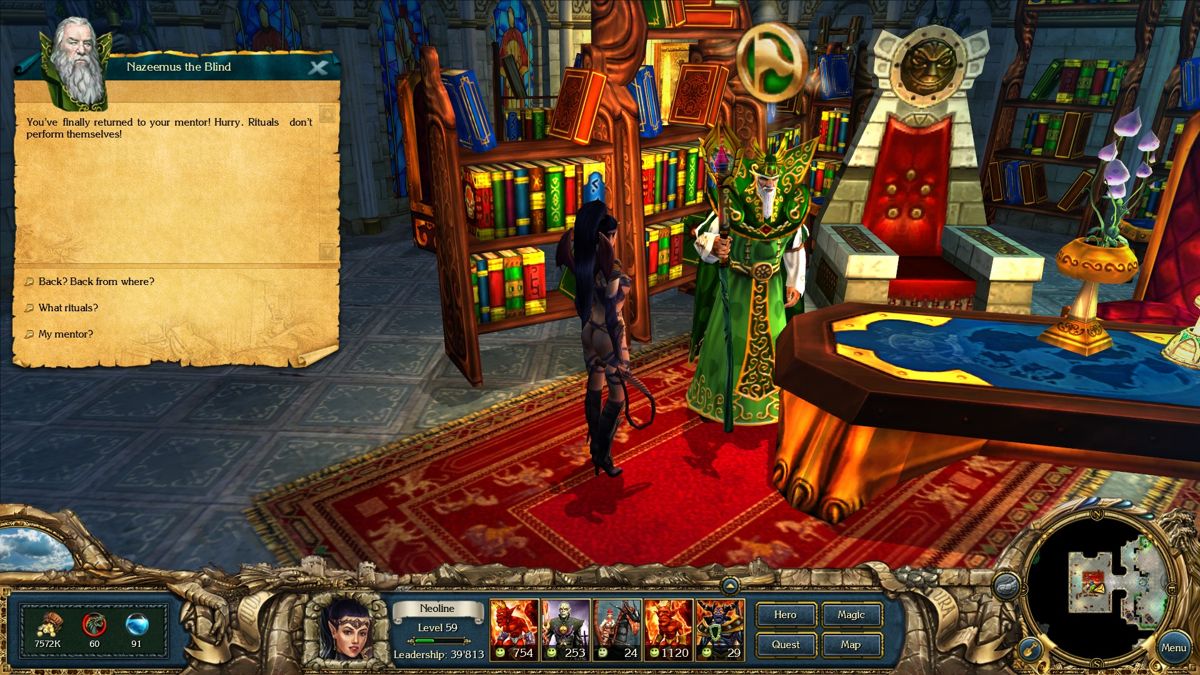Click Neoline's hero portrait

coord(346,629)
